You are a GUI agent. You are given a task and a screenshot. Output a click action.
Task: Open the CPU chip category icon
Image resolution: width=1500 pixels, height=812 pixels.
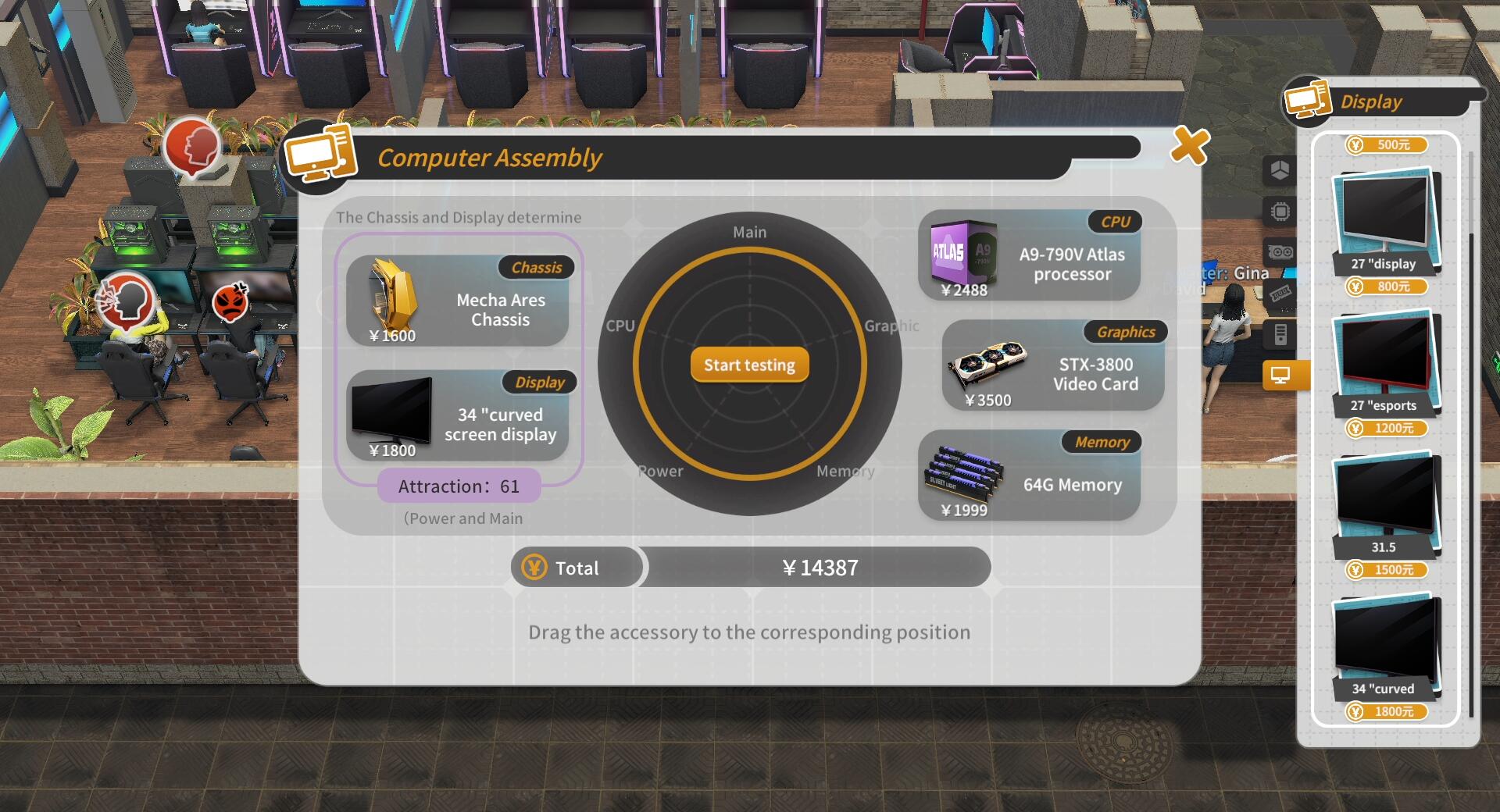pyautogui.click(x=1280, y=209)
